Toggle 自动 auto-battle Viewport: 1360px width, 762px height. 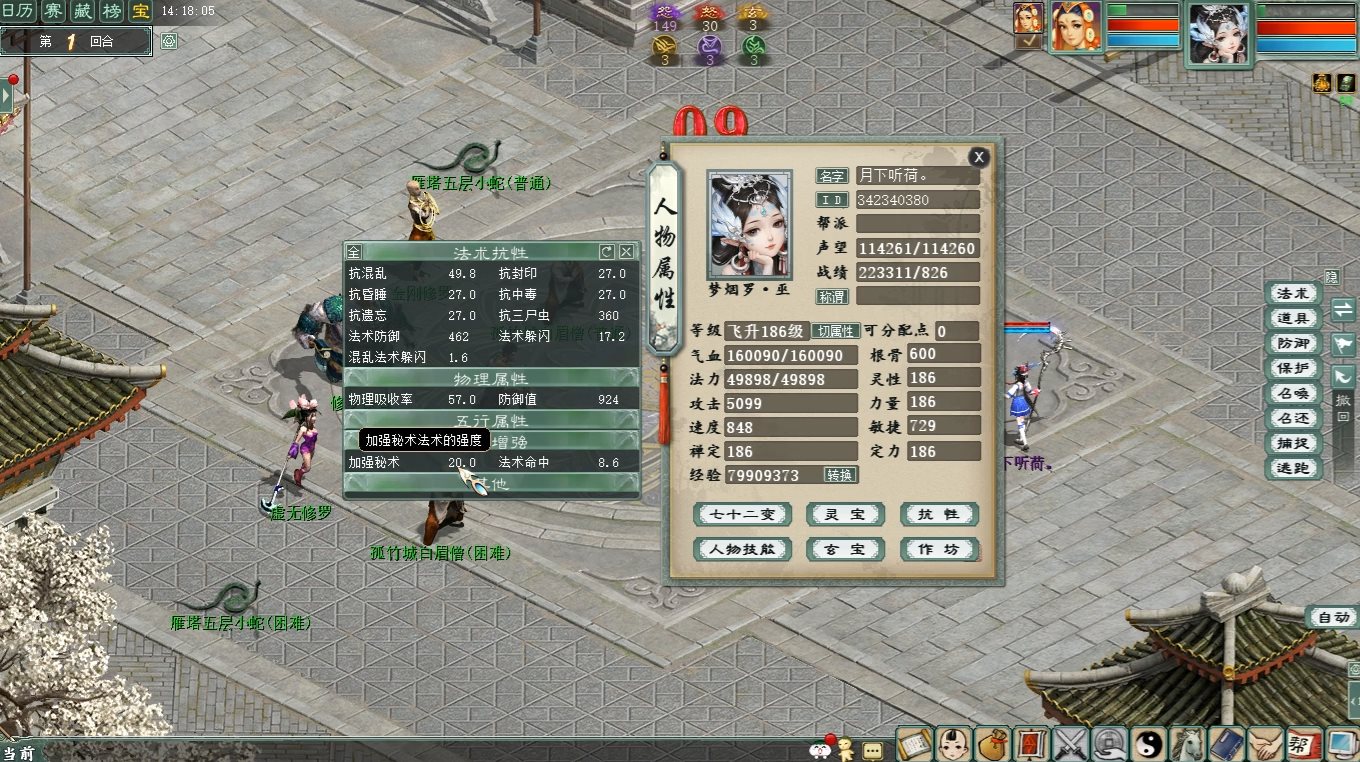pyautogui.click(x=1333, y=617)
